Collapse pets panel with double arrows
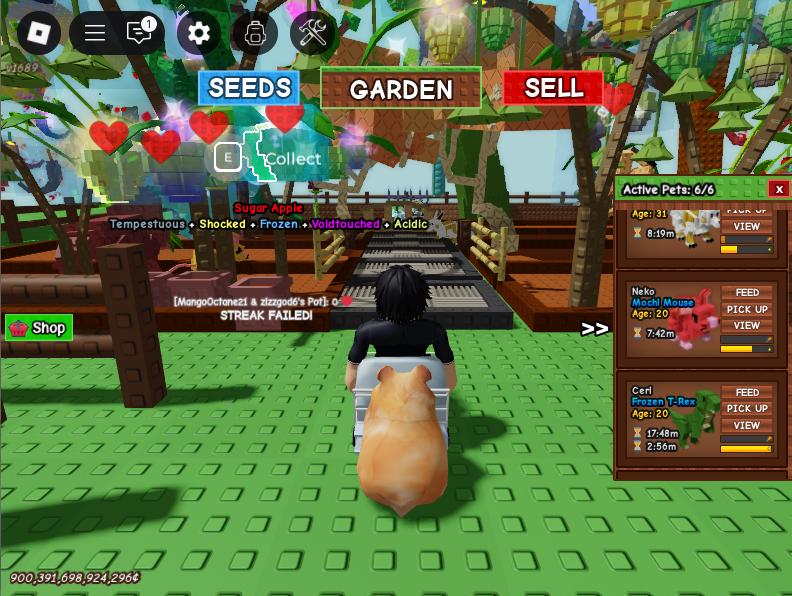This screenshot has height=596, width=792. pos(595,329)
